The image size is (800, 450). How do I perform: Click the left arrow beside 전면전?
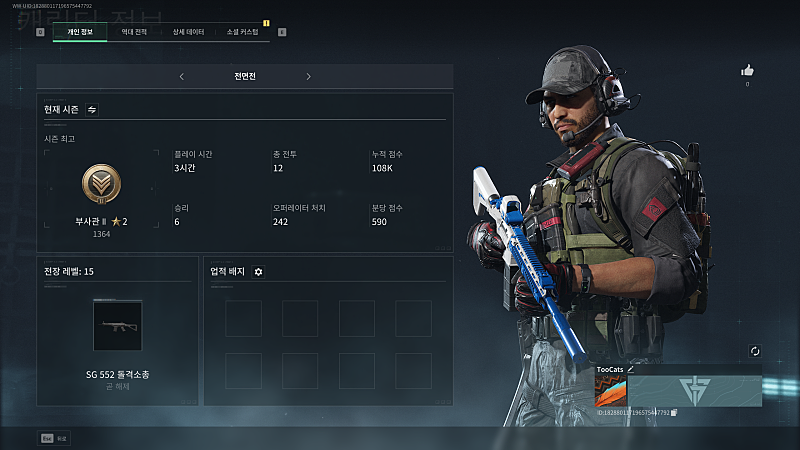point(181,76)
